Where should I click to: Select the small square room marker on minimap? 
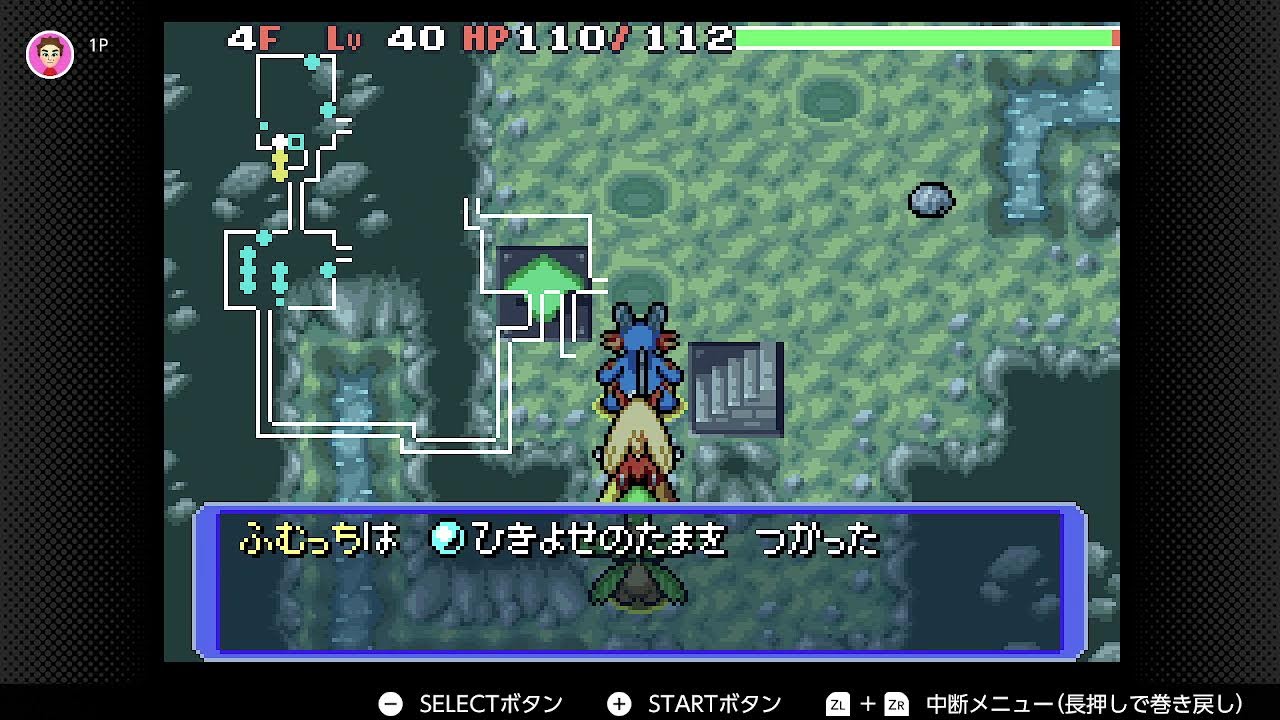click(295, 142)
